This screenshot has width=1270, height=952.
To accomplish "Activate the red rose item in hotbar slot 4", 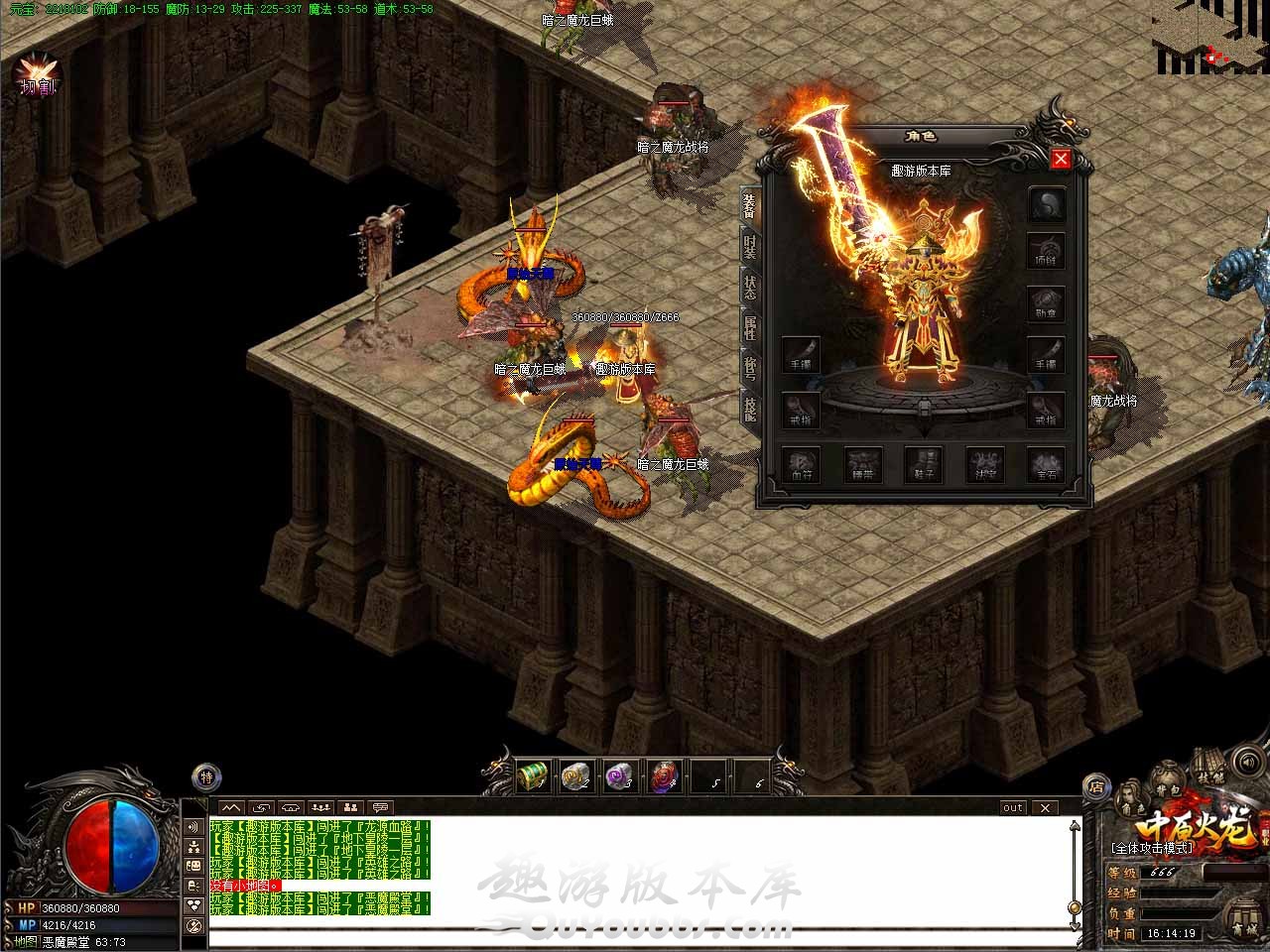I will tap(663, 775).
